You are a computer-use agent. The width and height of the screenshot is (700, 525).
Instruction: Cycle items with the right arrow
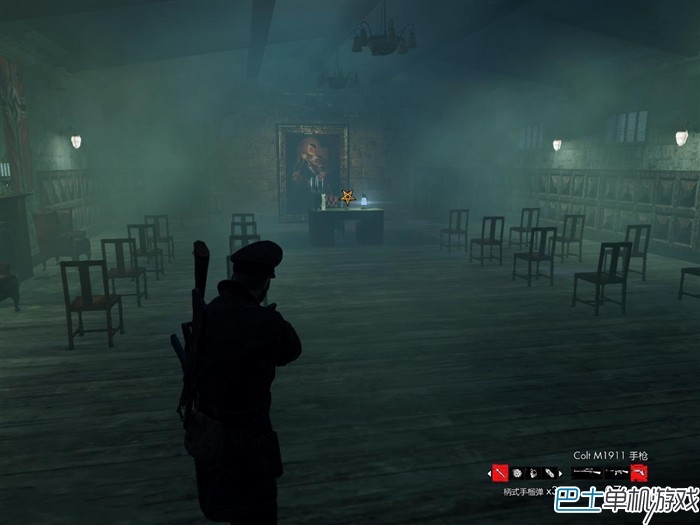coord(560,473)
